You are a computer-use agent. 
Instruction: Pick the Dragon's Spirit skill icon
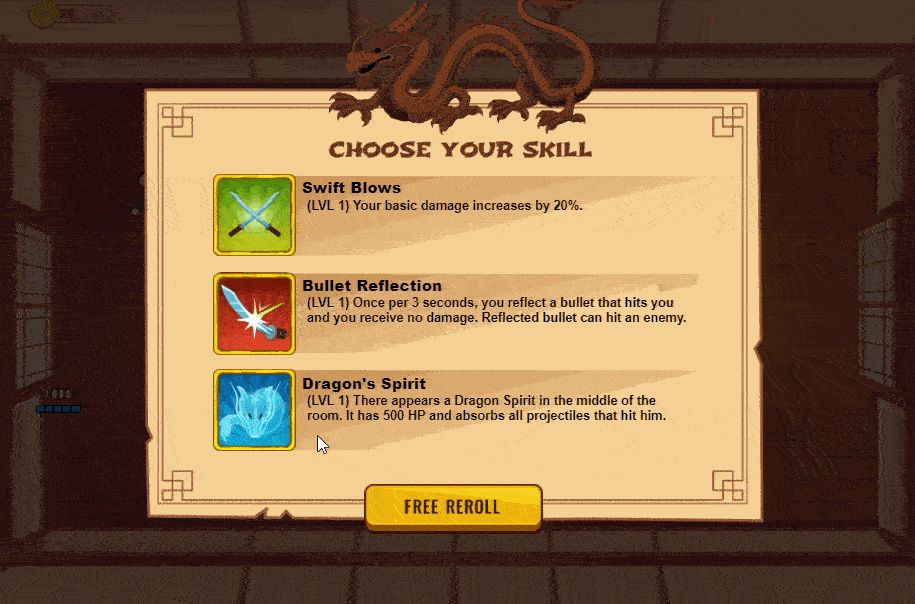click(254, 410)
